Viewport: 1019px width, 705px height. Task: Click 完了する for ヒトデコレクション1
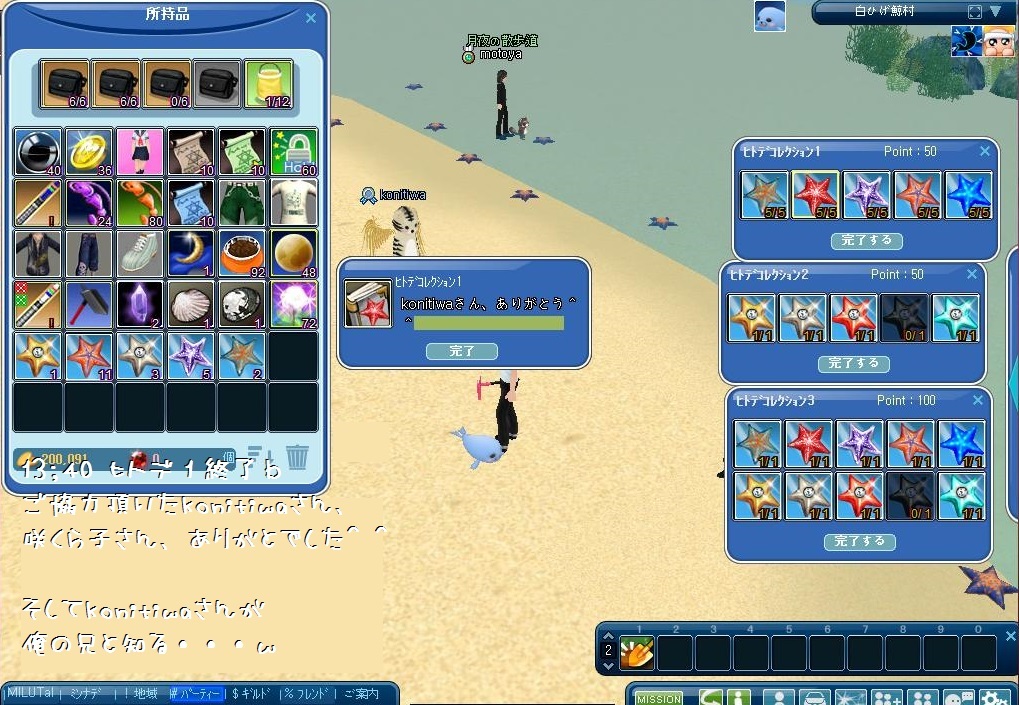click(866, 241)
